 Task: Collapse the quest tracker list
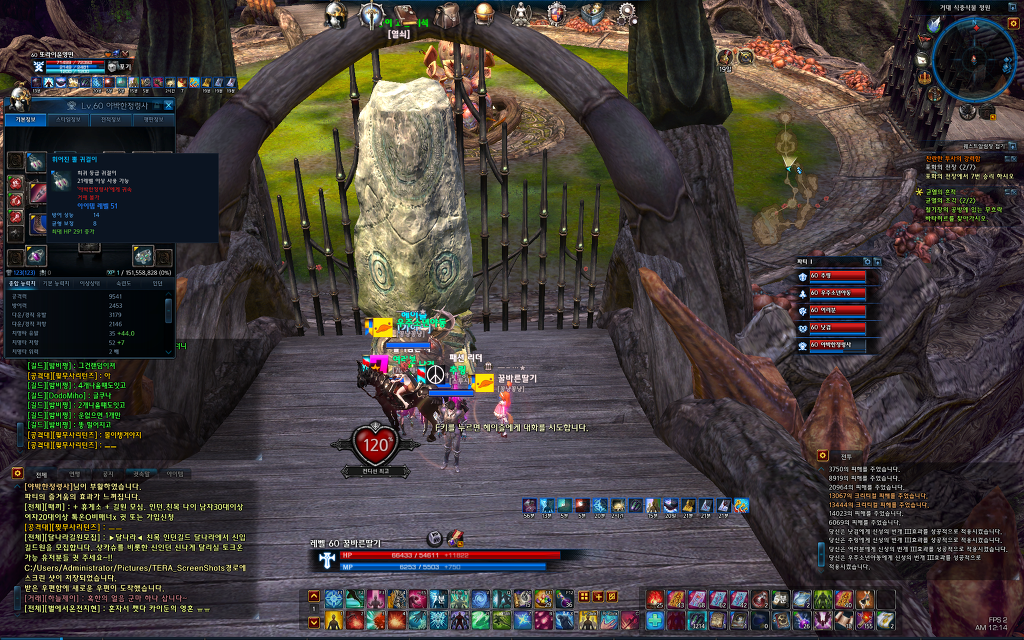[x=1012, y=146]
